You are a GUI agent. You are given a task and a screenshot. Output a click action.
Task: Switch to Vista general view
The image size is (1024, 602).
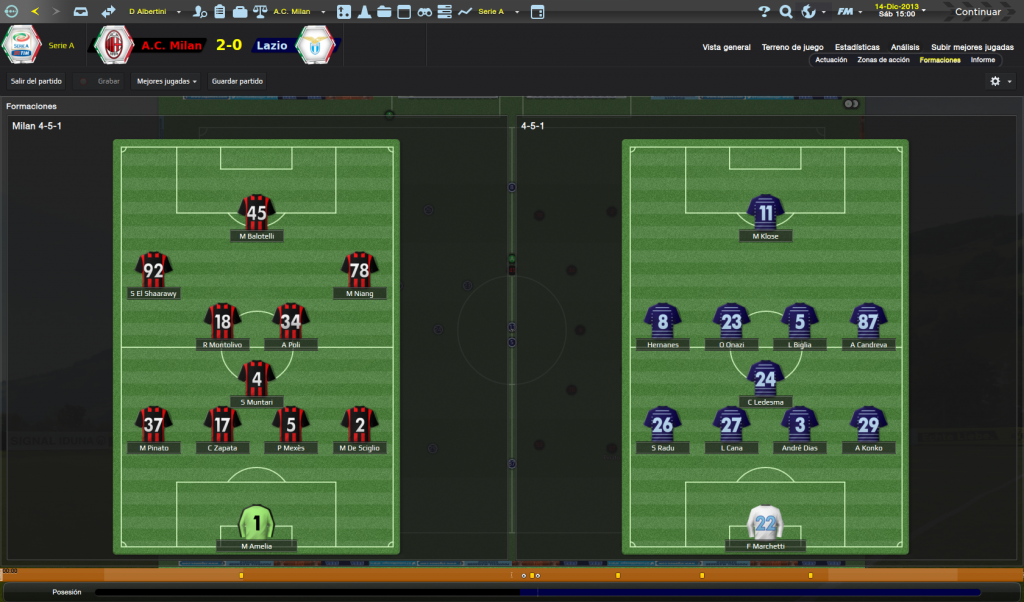[x=726, y=47]
